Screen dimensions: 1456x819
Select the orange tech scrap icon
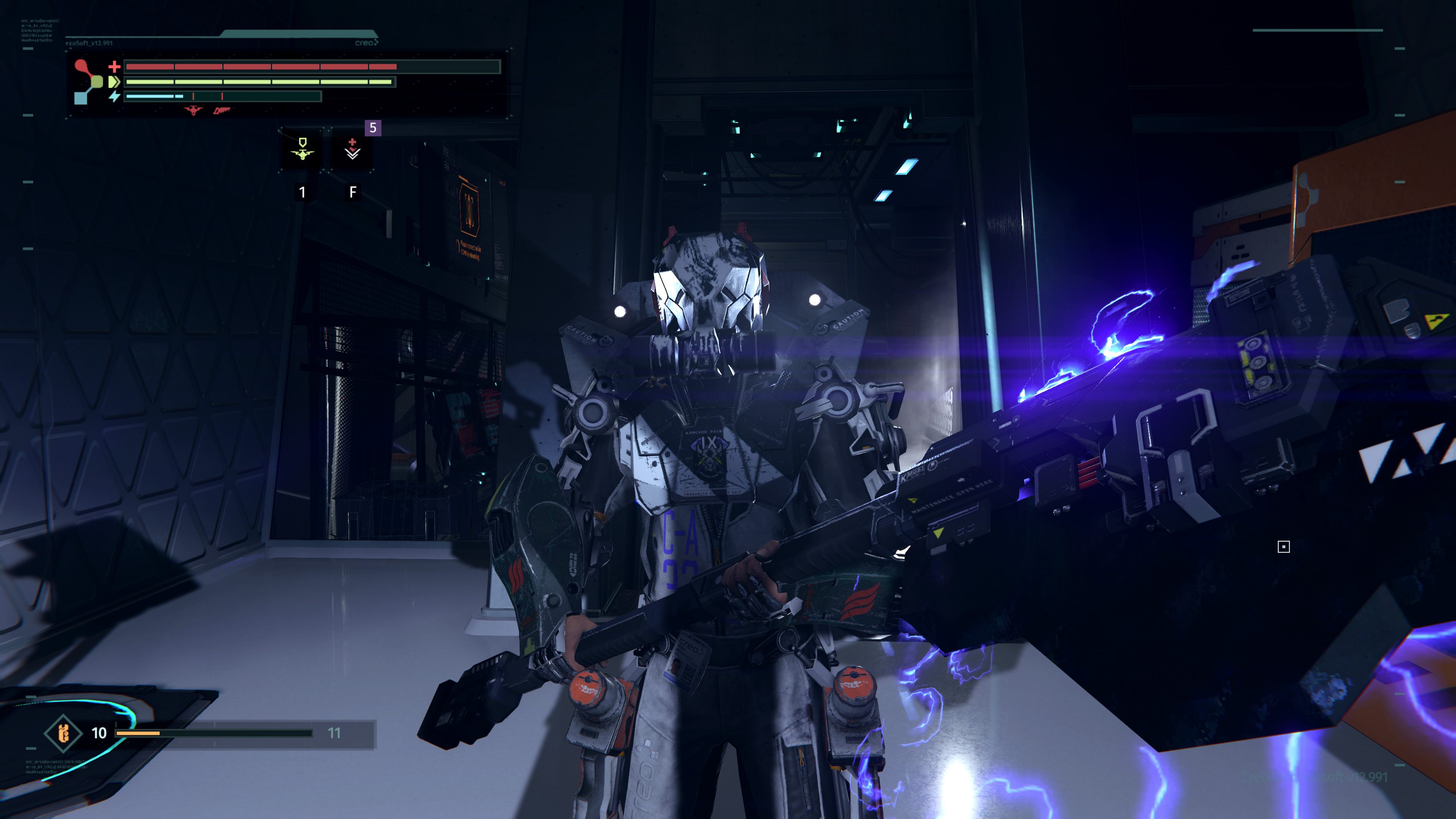[63, 733]
